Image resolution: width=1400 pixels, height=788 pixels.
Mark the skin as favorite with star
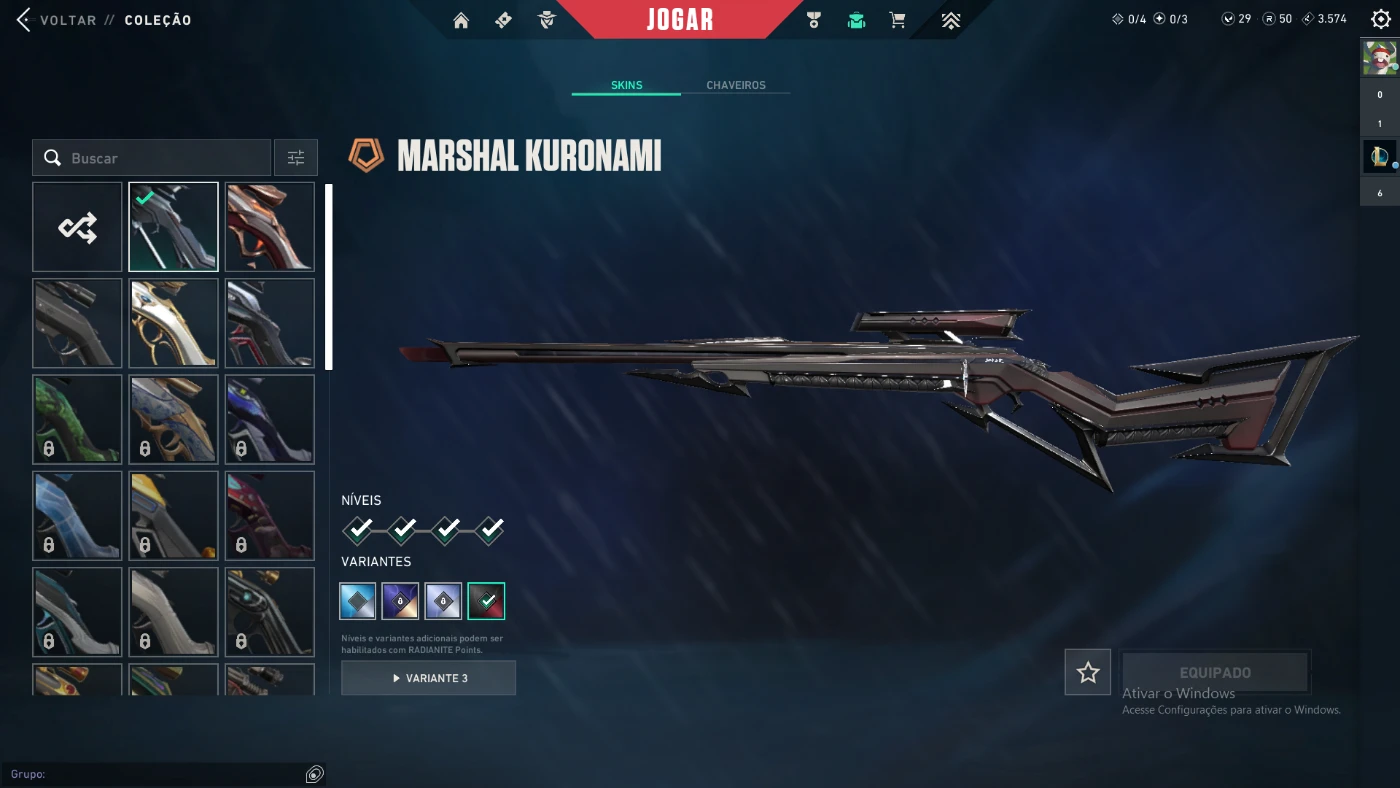(1088, 672)
